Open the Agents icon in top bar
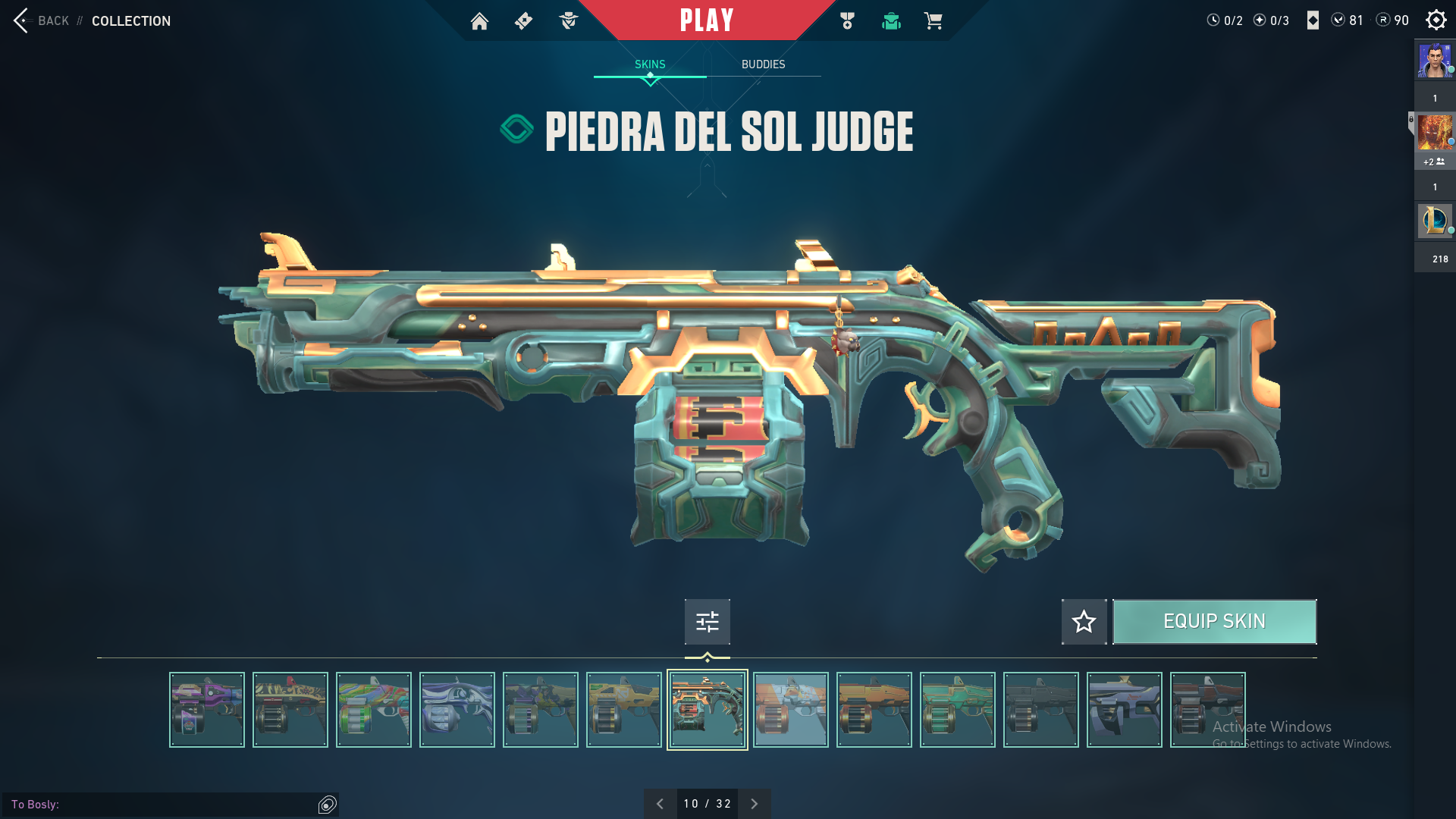 [568, 21]
